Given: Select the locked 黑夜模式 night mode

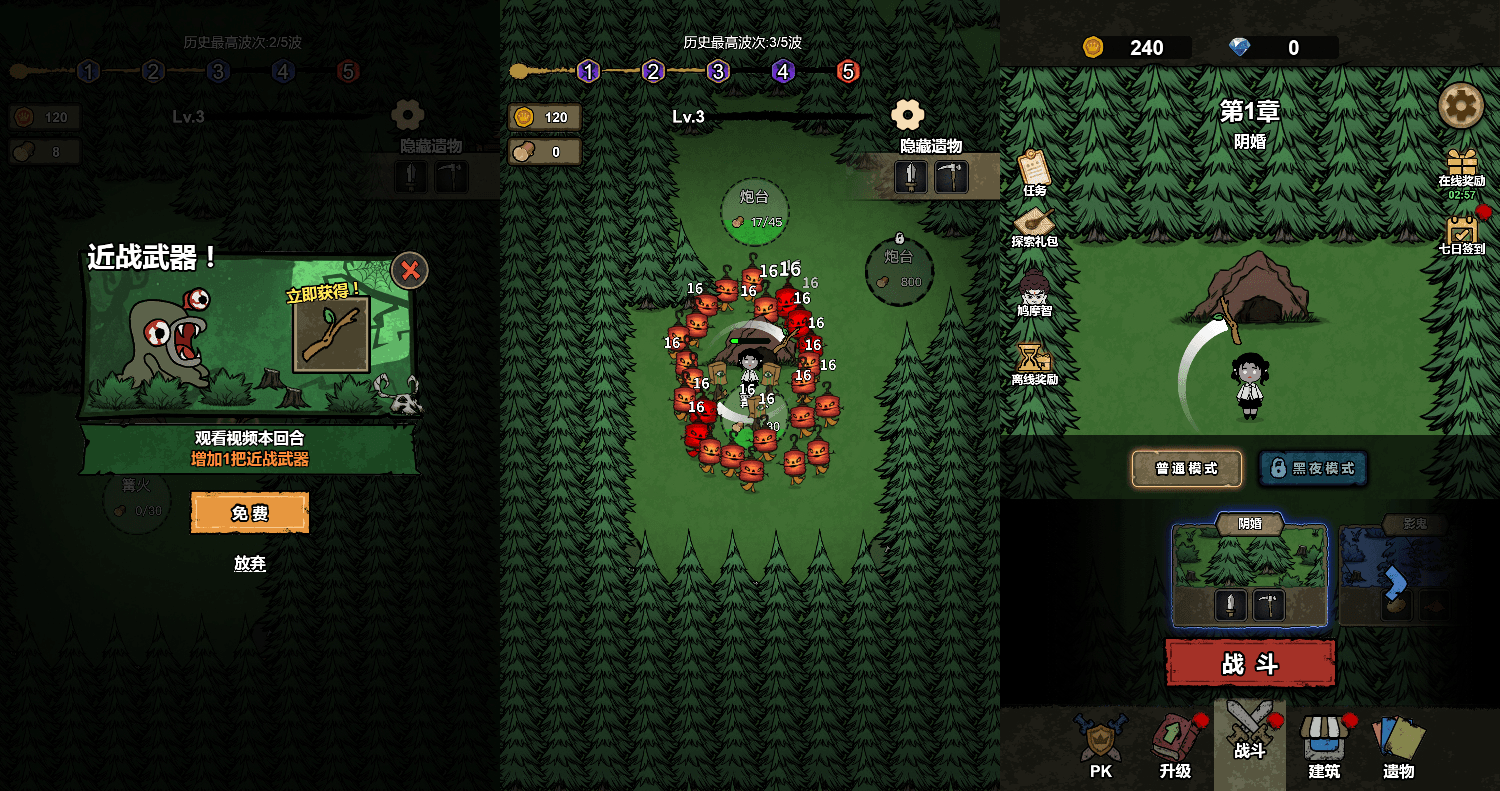Looking at the screenshot, I should coord(1312,468).
